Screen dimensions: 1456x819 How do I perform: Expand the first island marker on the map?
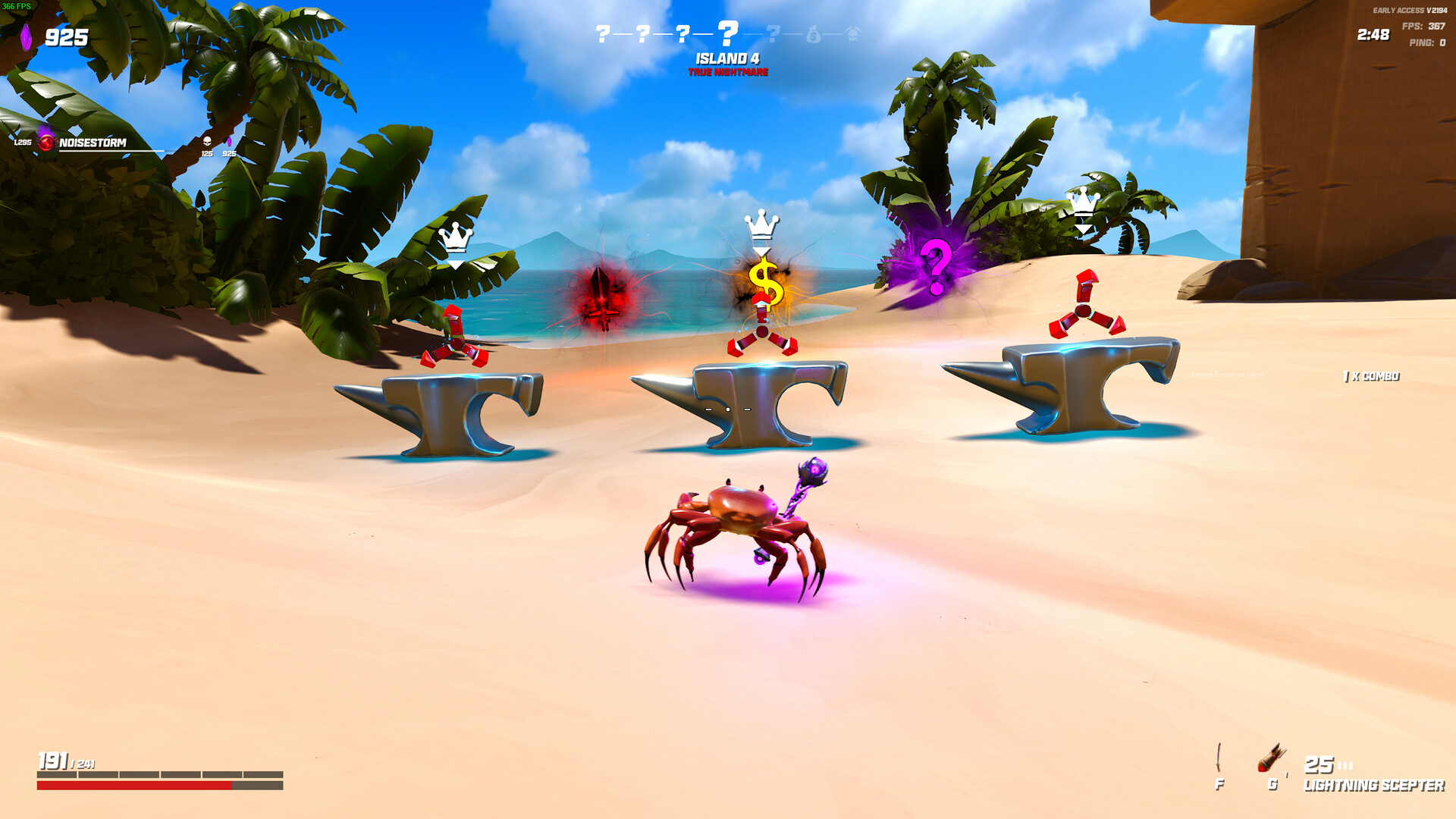tap(603, 34)
